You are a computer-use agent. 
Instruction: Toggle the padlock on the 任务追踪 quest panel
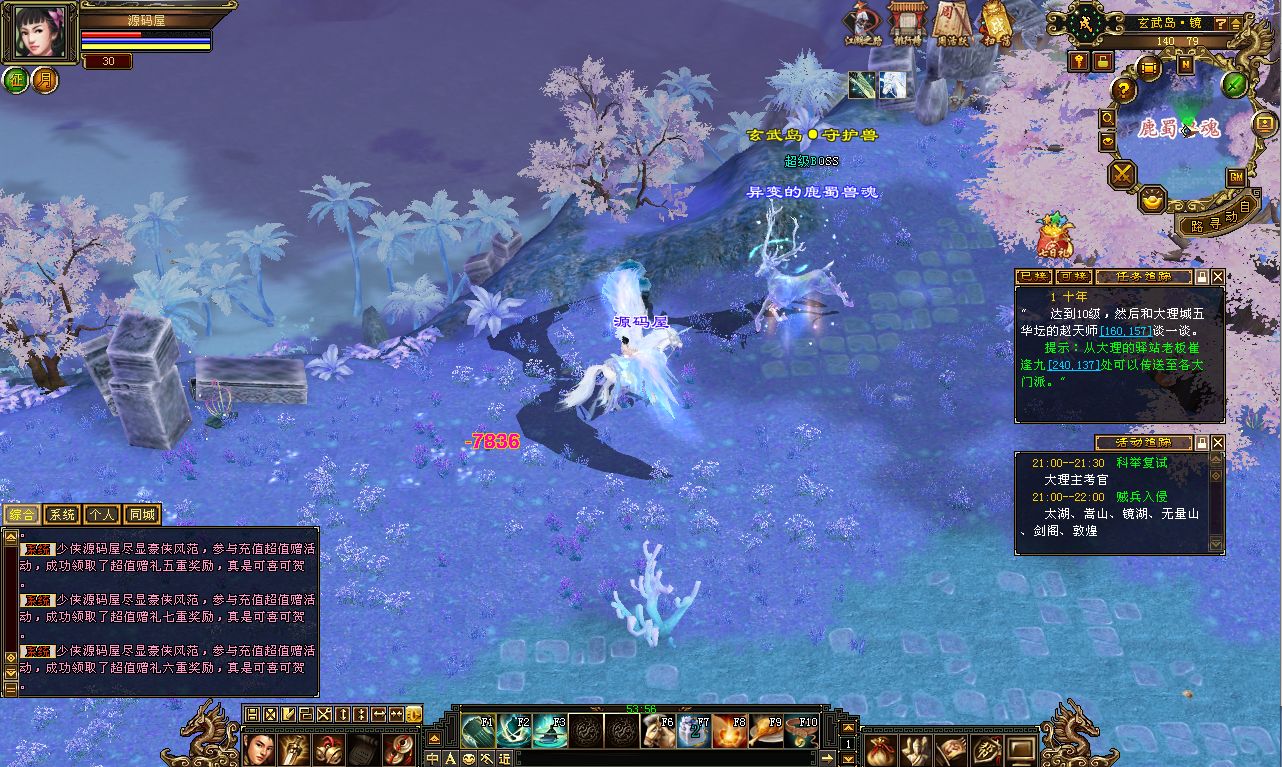point(1202,277)
